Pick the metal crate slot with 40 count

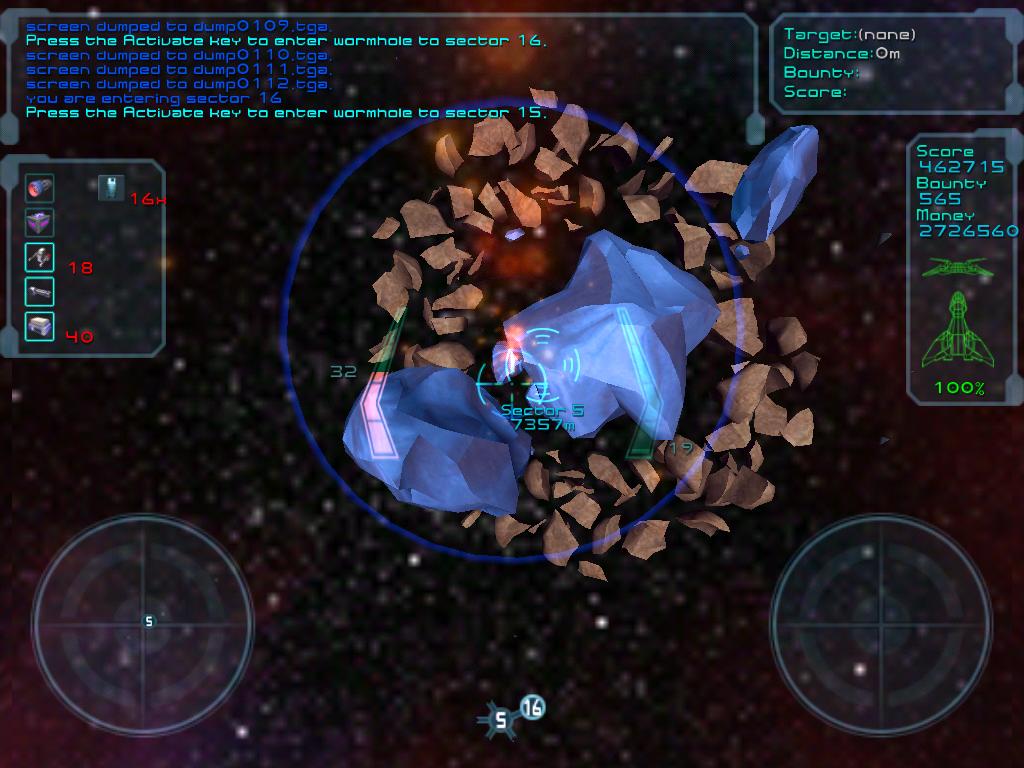coord(40,327)
